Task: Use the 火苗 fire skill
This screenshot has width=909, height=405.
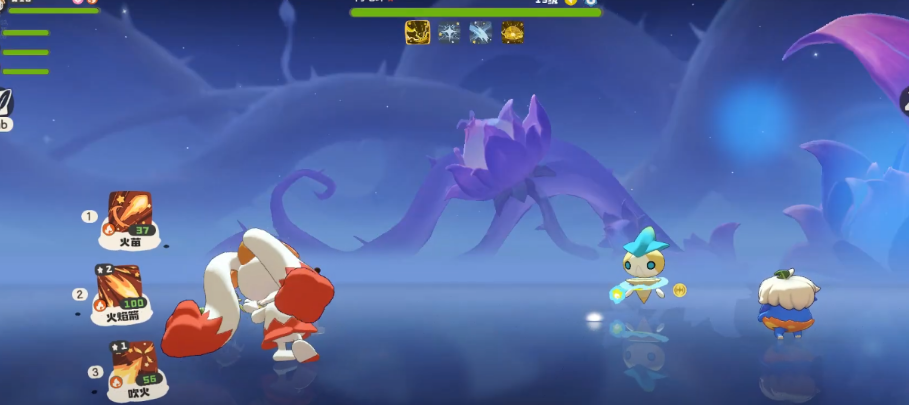Action: point(127,214)
